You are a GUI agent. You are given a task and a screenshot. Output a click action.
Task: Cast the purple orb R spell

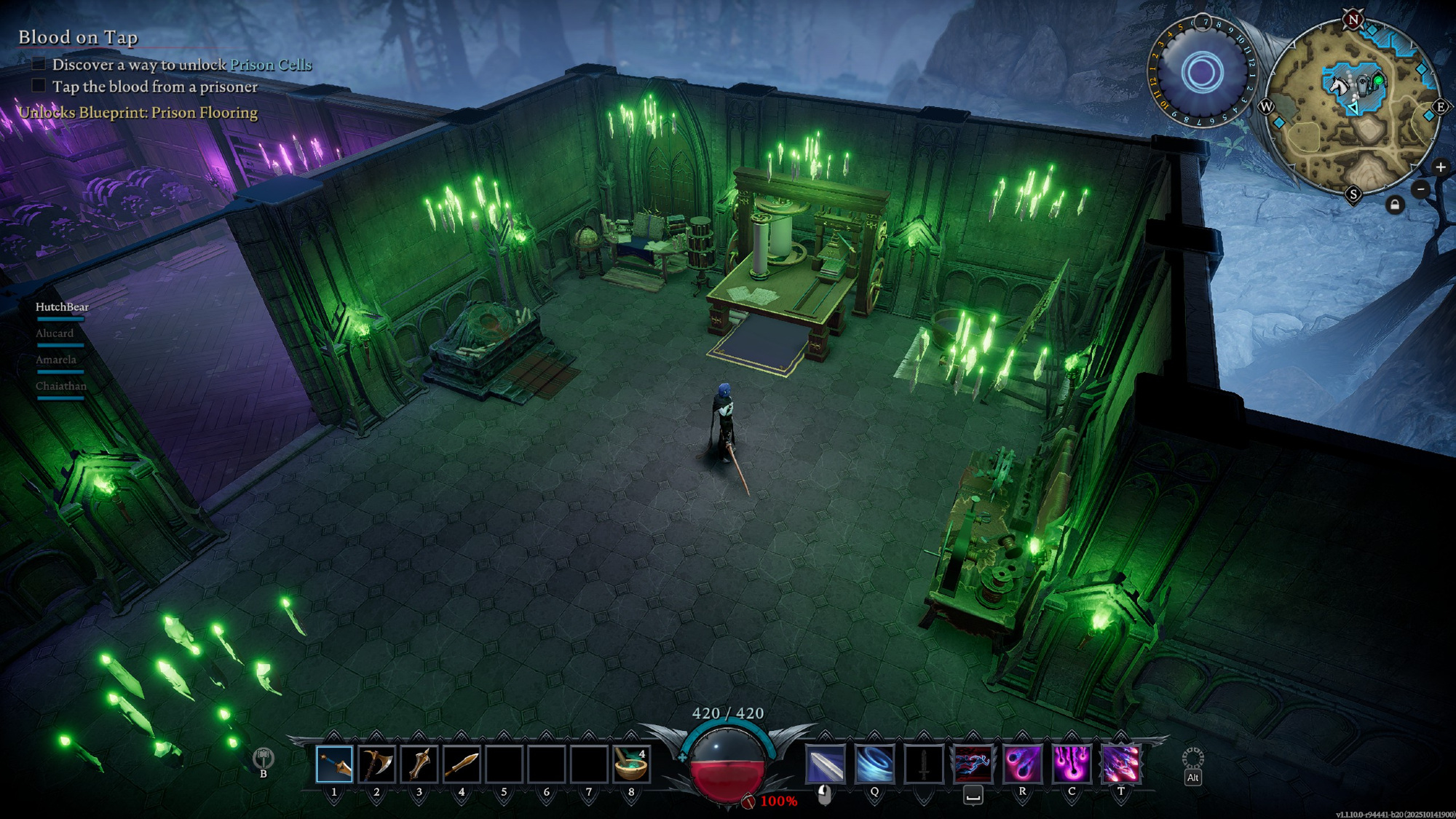coord(1022,764)
